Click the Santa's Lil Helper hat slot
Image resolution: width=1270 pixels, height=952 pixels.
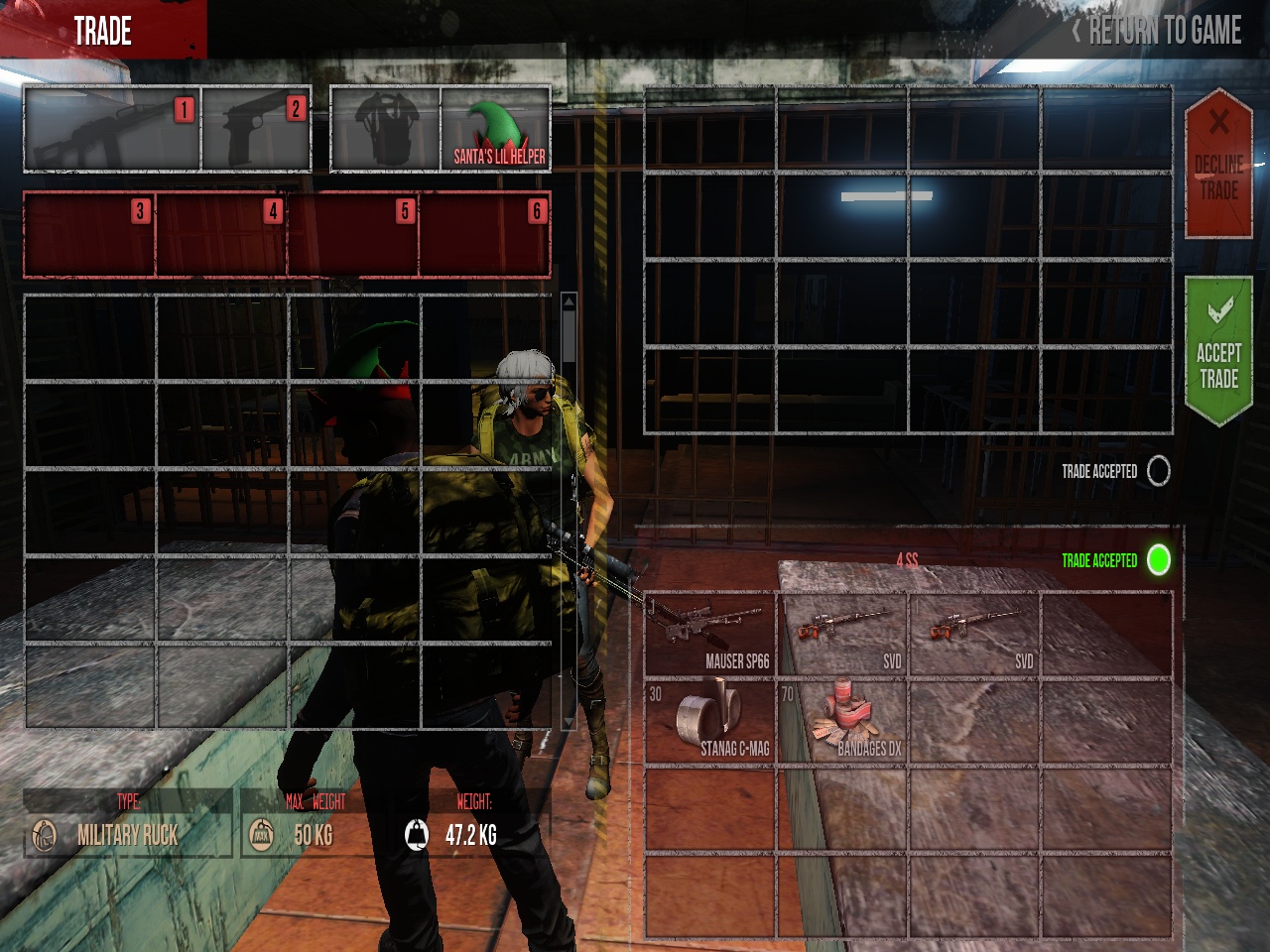click(495, 129)
